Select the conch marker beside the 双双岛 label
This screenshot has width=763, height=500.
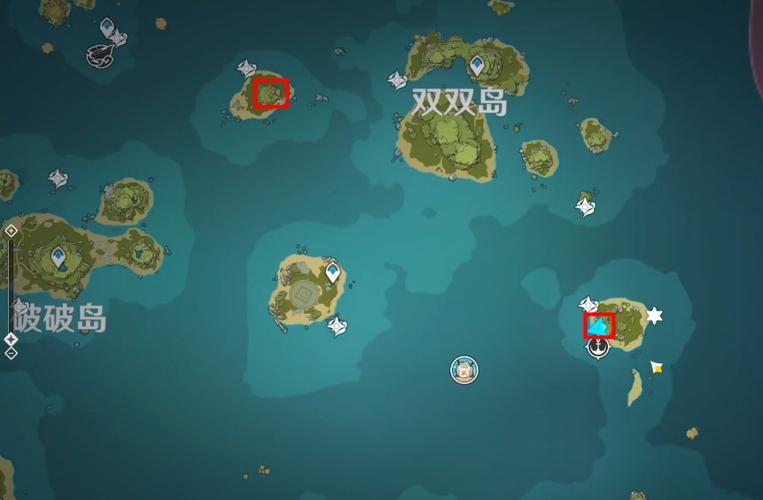[398, 79]
